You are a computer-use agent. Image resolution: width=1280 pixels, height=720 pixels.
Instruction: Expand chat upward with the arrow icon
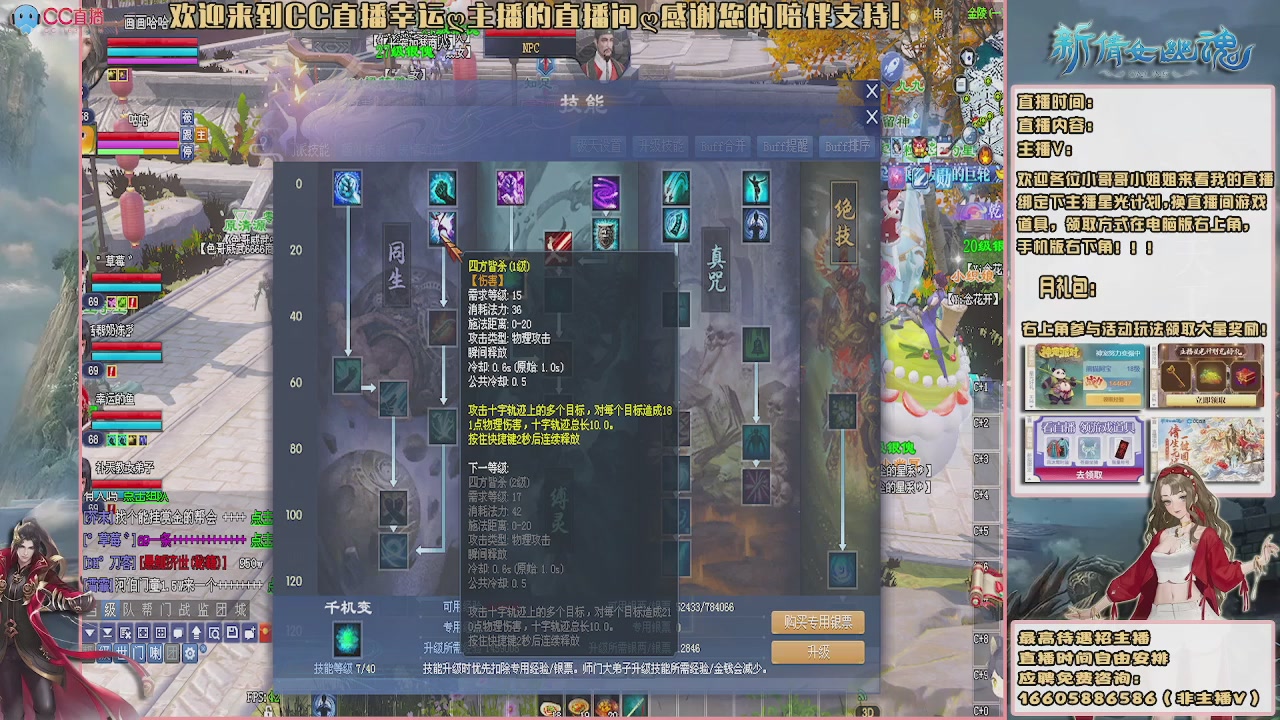click(x=197, y=633)
